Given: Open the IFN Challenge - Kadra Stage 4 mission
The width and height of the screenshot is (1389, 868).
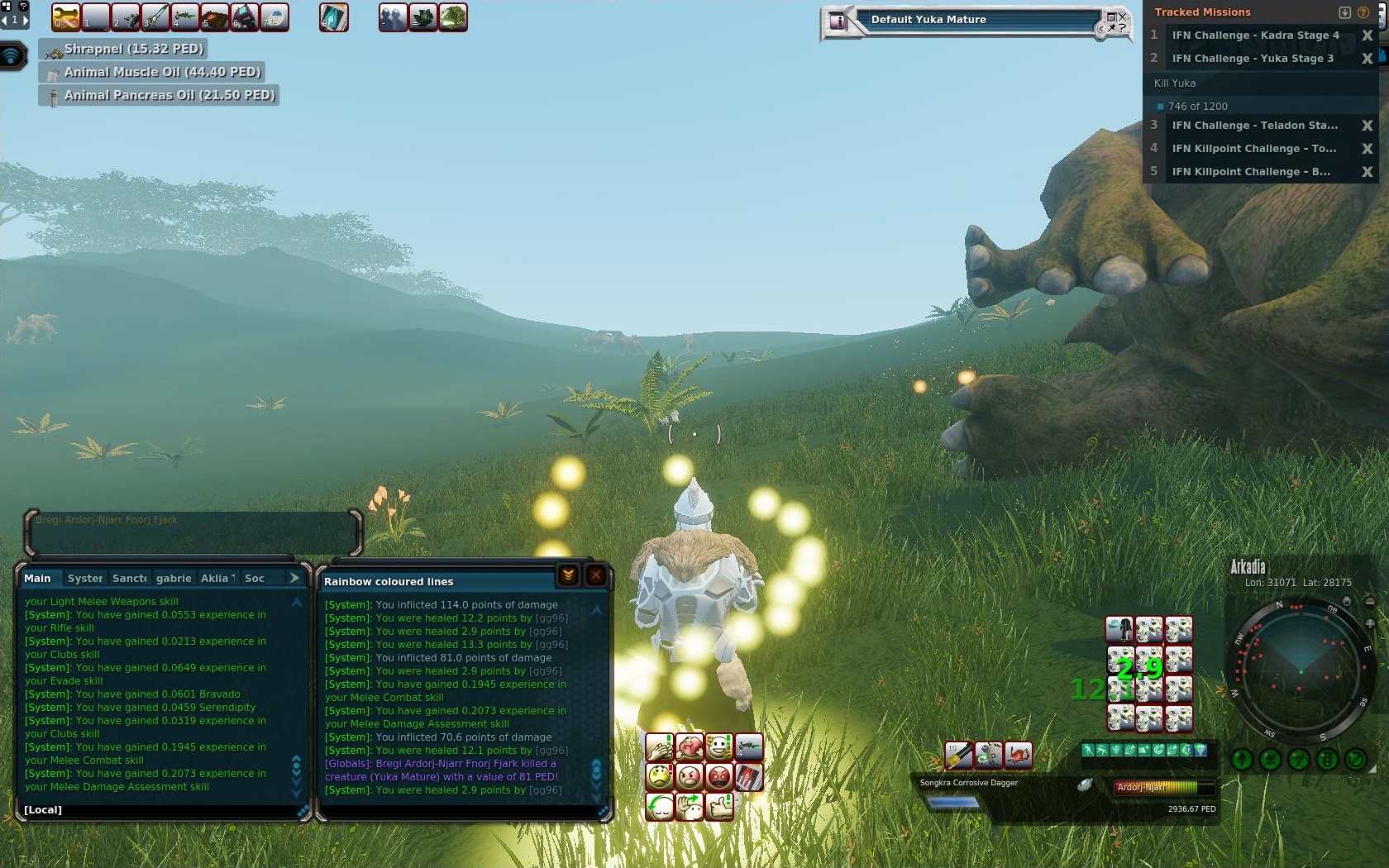Looking at the screenshot, I should coord(1255,36).
